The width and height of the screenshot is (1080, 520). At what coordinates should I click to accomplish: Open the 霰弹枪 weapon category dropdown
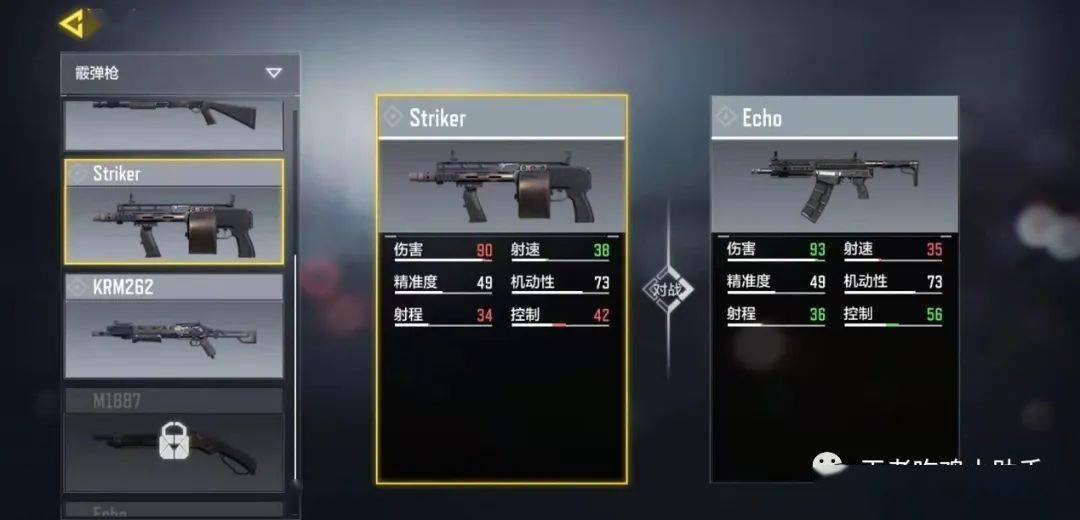click(x=180, y=73)
